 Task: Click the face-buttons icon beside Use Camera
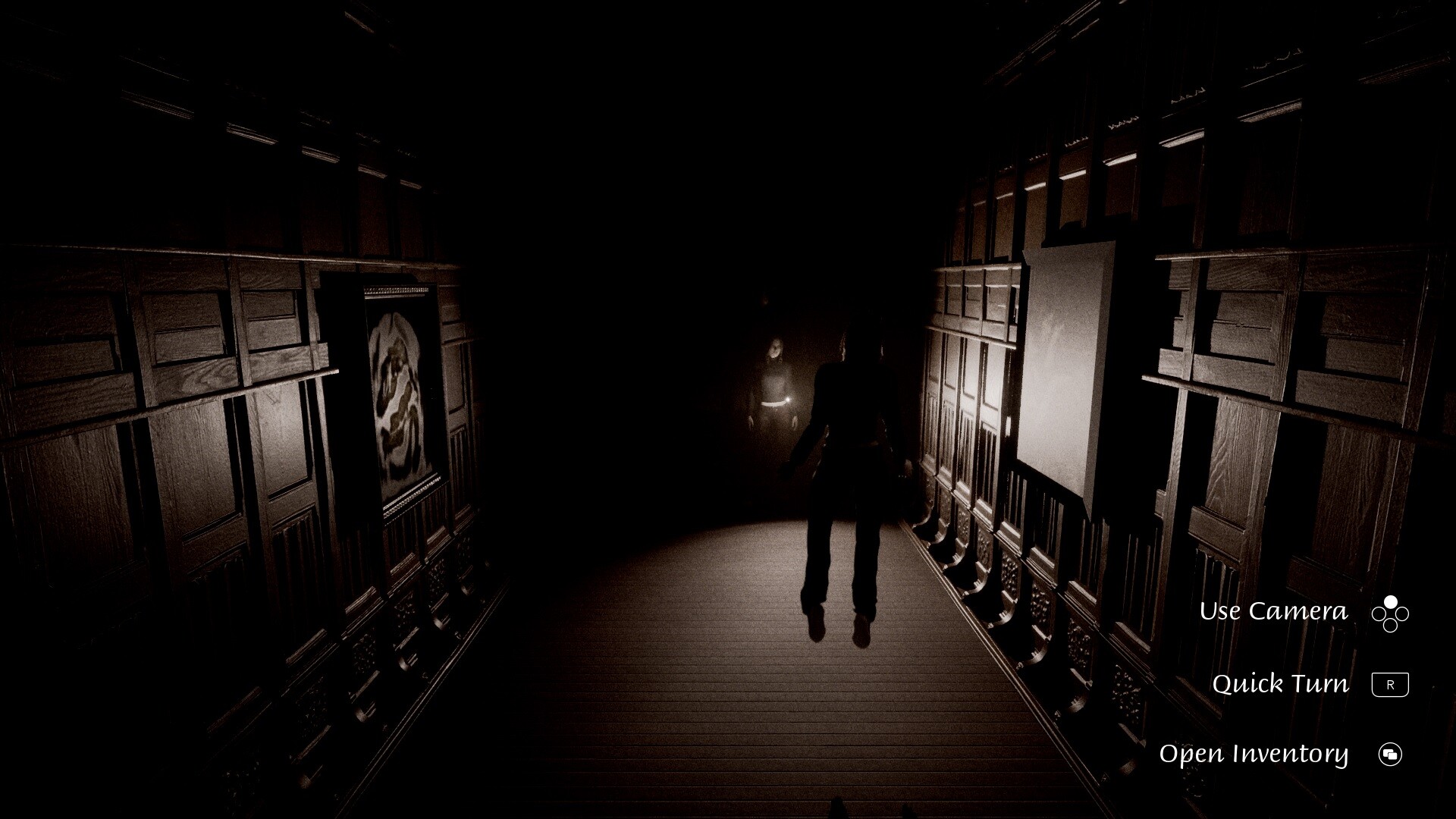(1390, 613)
